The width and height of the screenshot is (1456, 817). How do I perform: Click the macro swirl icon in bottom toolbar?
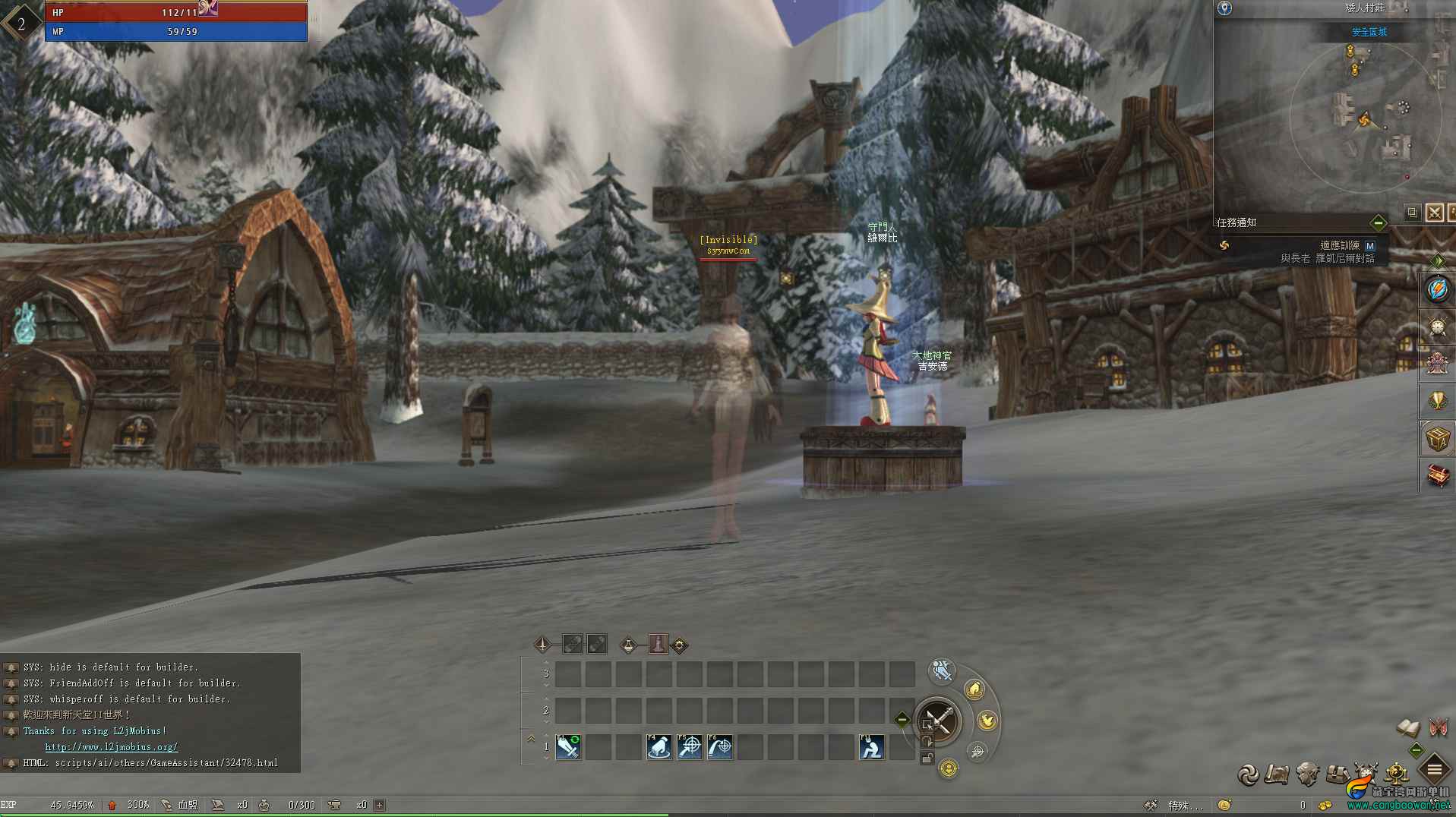click(1249, 774)
